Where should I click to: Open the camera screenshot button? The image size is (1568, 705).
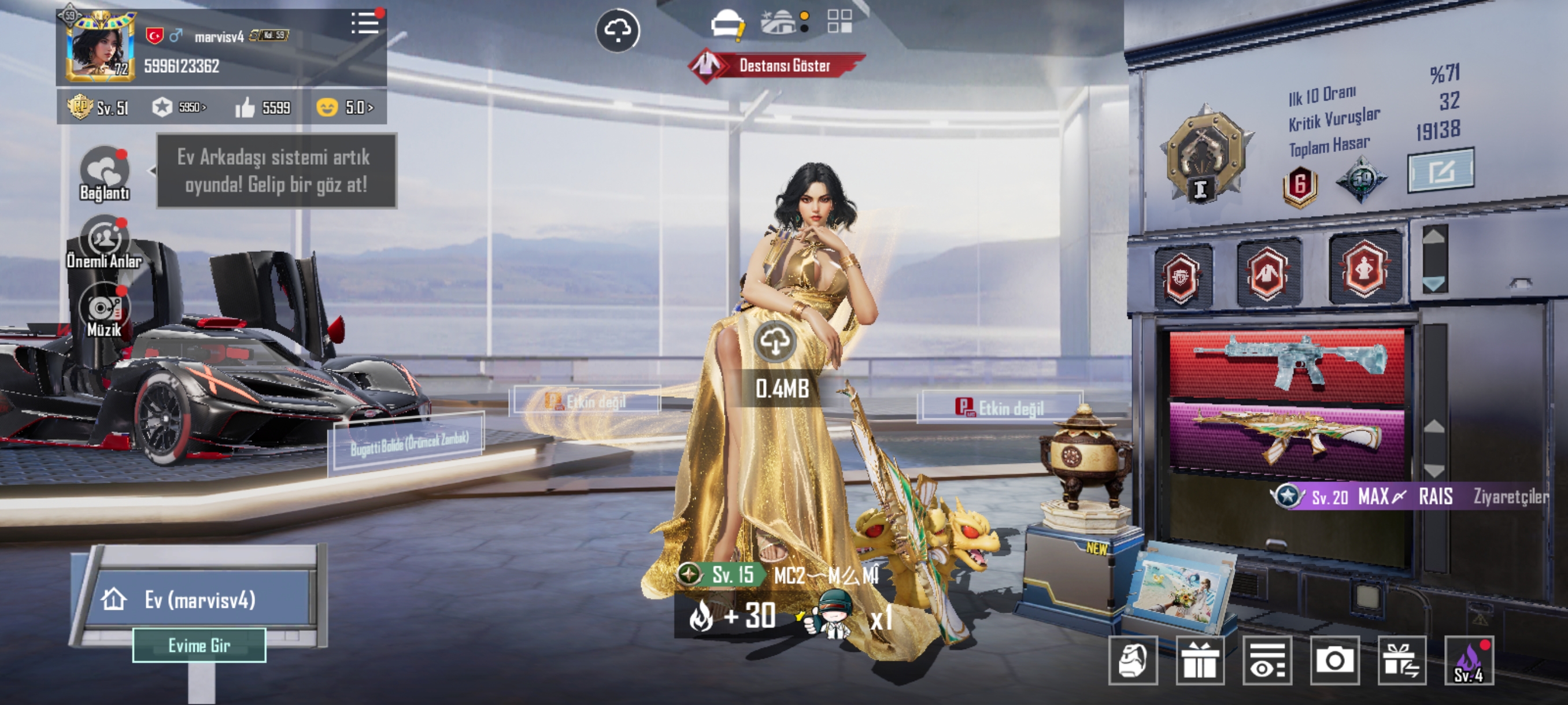pyautogui.click(x=1334, y=661)
